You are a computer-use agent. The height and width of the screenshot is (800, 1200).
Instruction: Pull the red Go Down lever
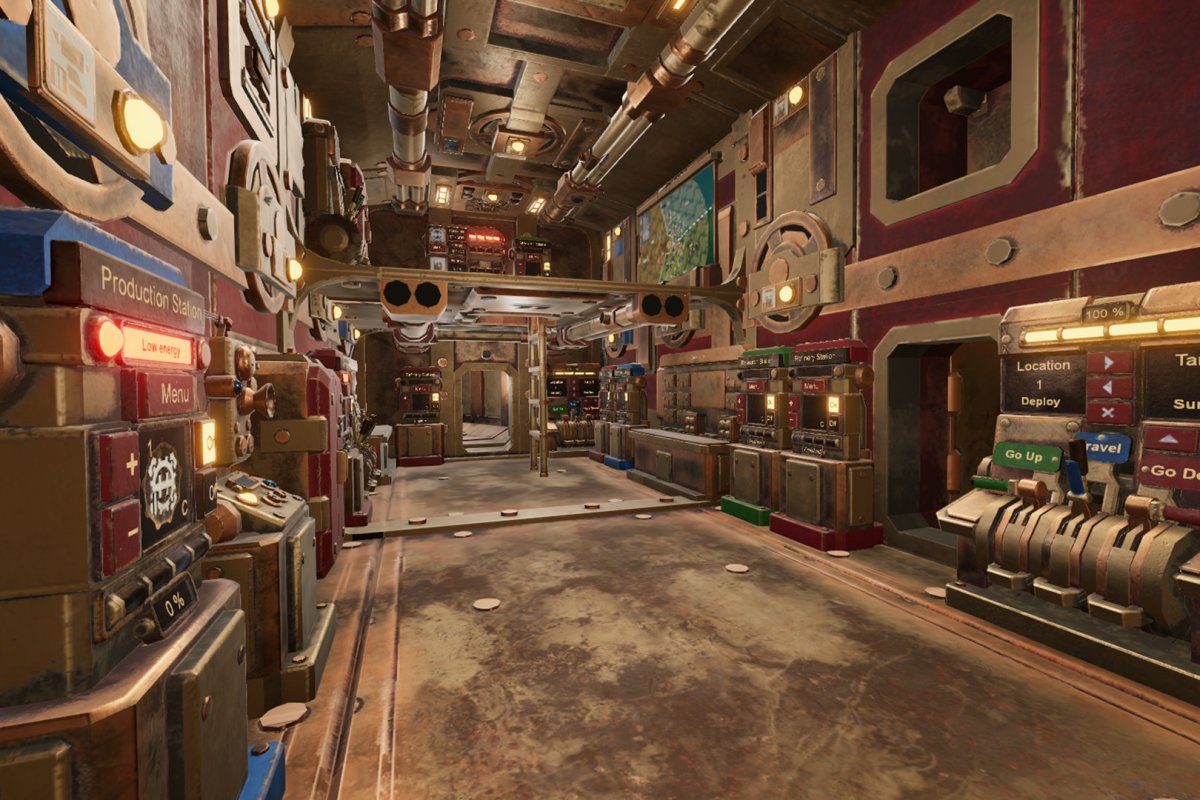pyautogui.click(x=1171, y=471)
